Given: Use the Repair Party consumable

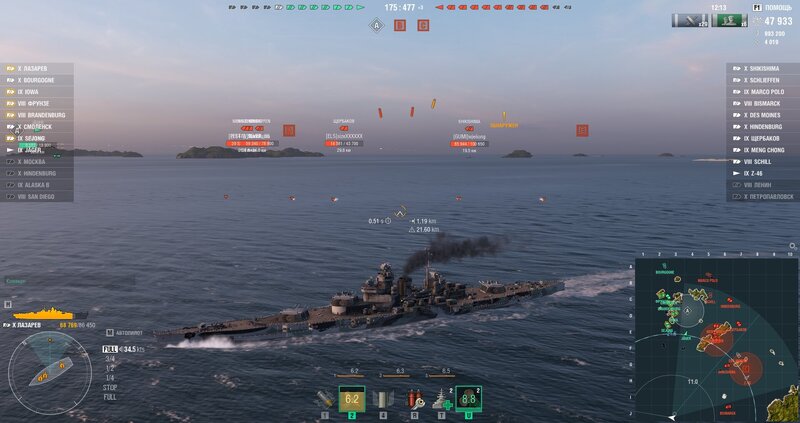Looking at the screenshot, I should click(x=440, y=400).
